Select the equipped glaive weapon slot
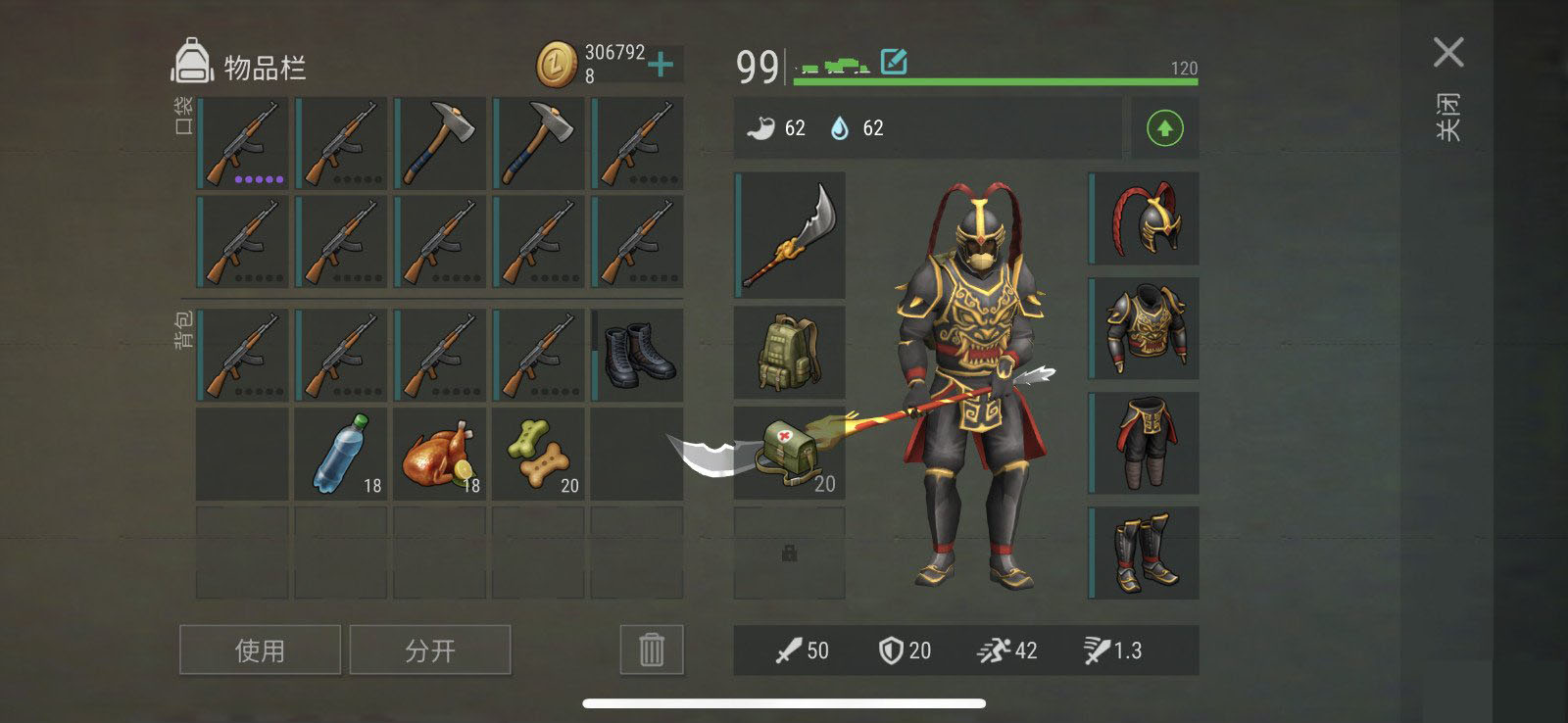 790,234
